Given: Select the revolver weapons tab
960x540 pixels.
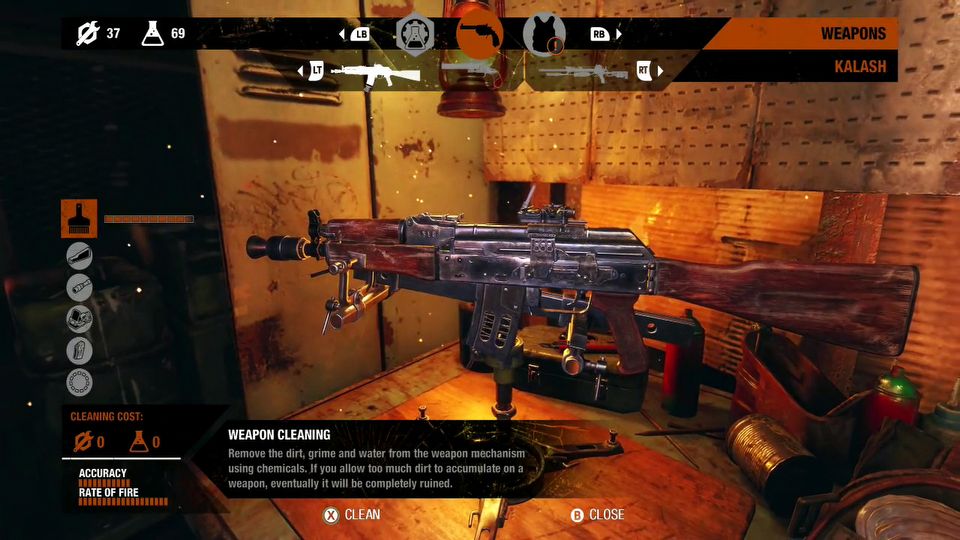Looking at the screenshot, I should [480, 33].
